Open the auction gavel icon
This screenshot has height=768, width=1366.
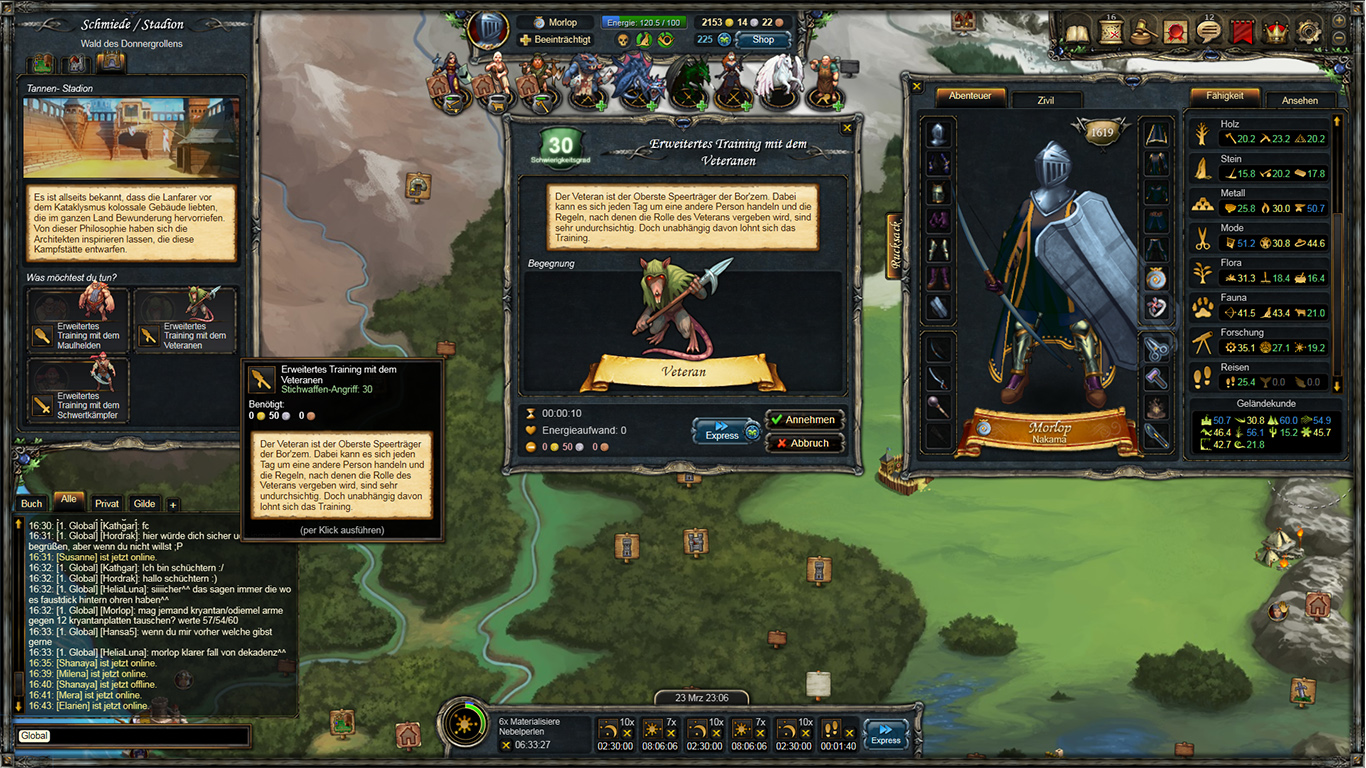pos(1143,31)
